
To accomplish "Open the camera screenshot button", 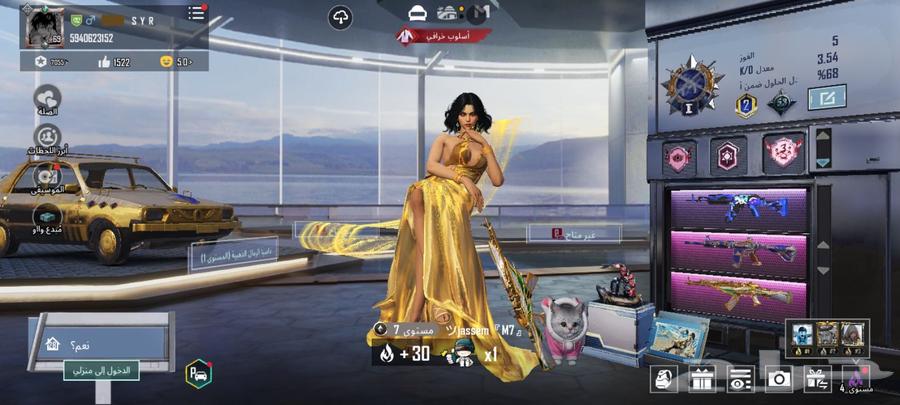I will coord(777,378).
